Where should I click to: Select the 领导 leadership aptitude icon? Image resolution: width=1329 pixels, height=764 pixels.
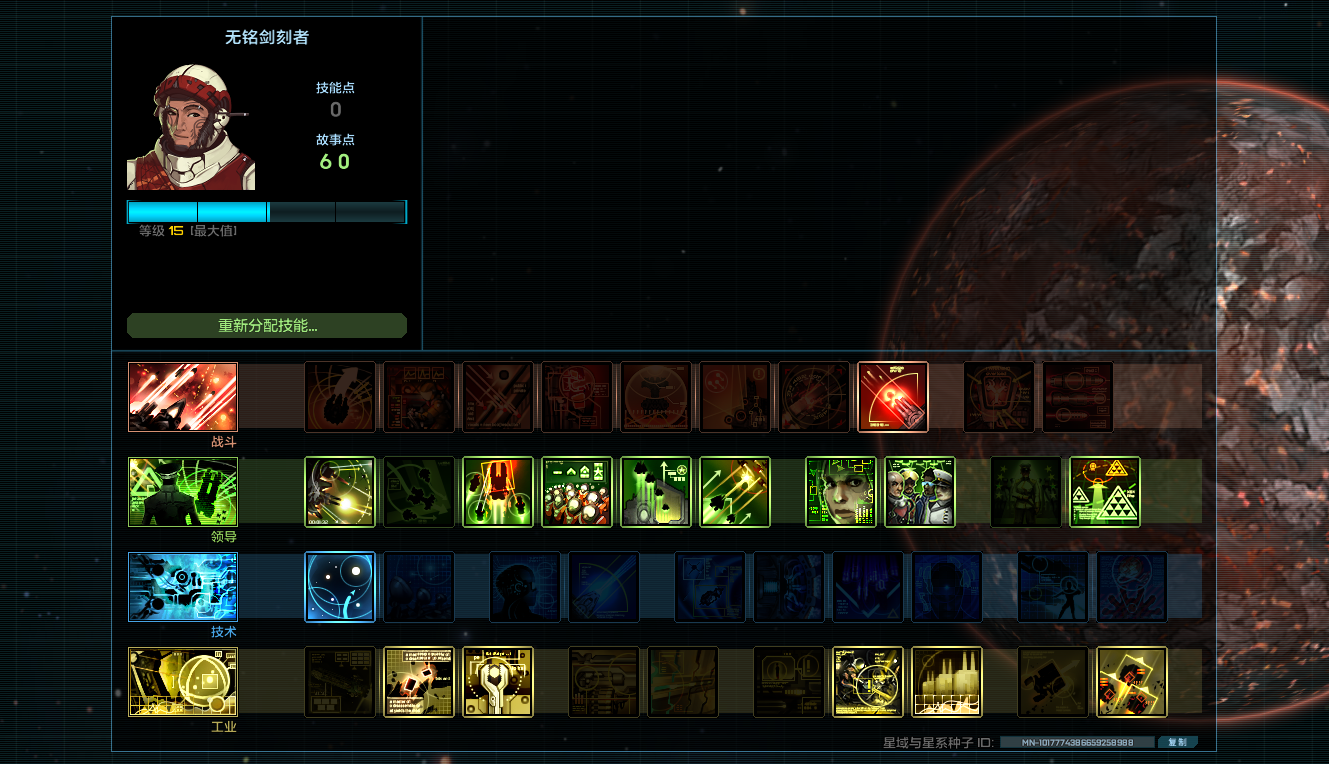click(x=183, y=492)
